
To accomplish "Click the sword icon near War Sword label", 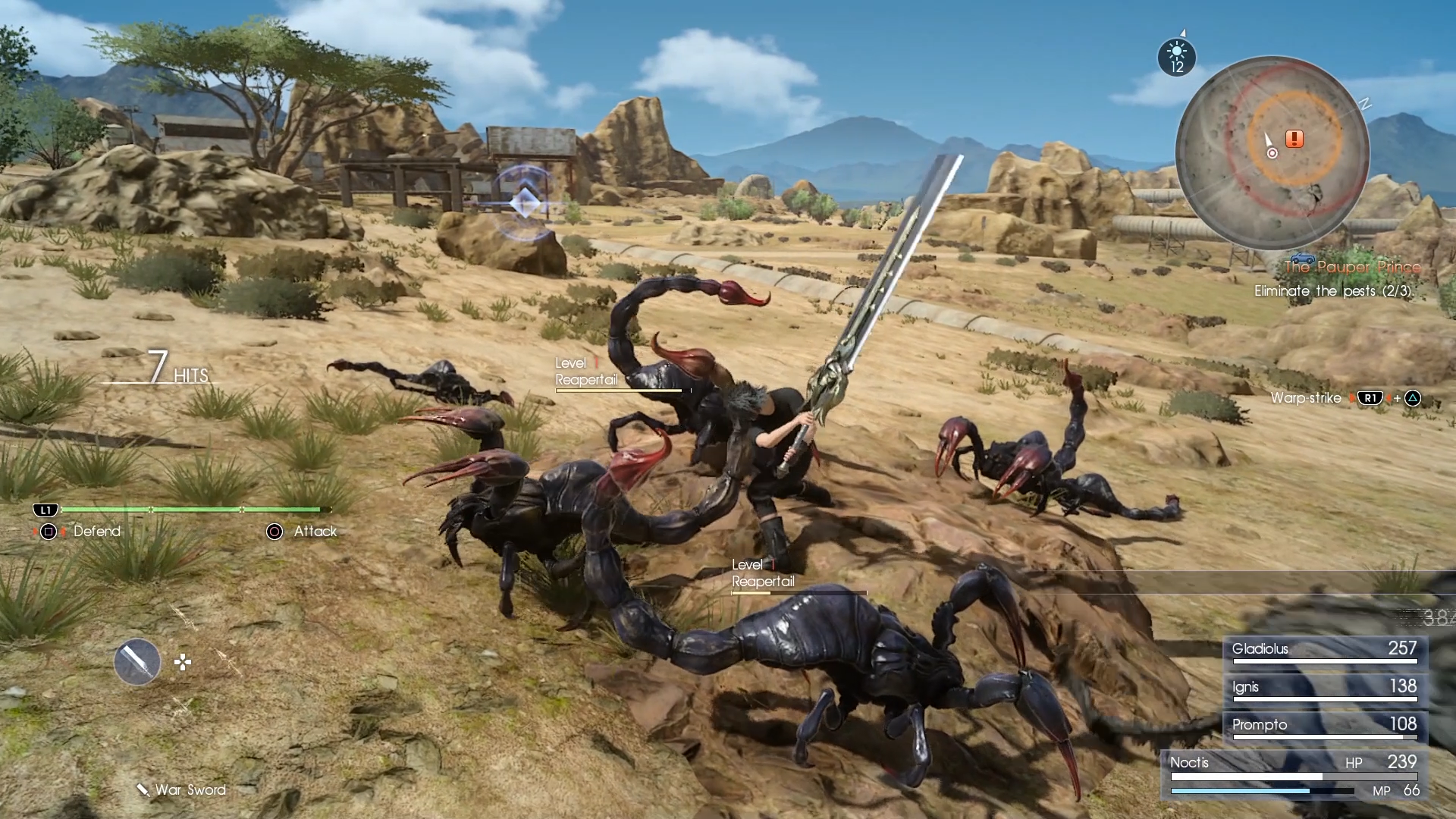I will pos(141,789).
